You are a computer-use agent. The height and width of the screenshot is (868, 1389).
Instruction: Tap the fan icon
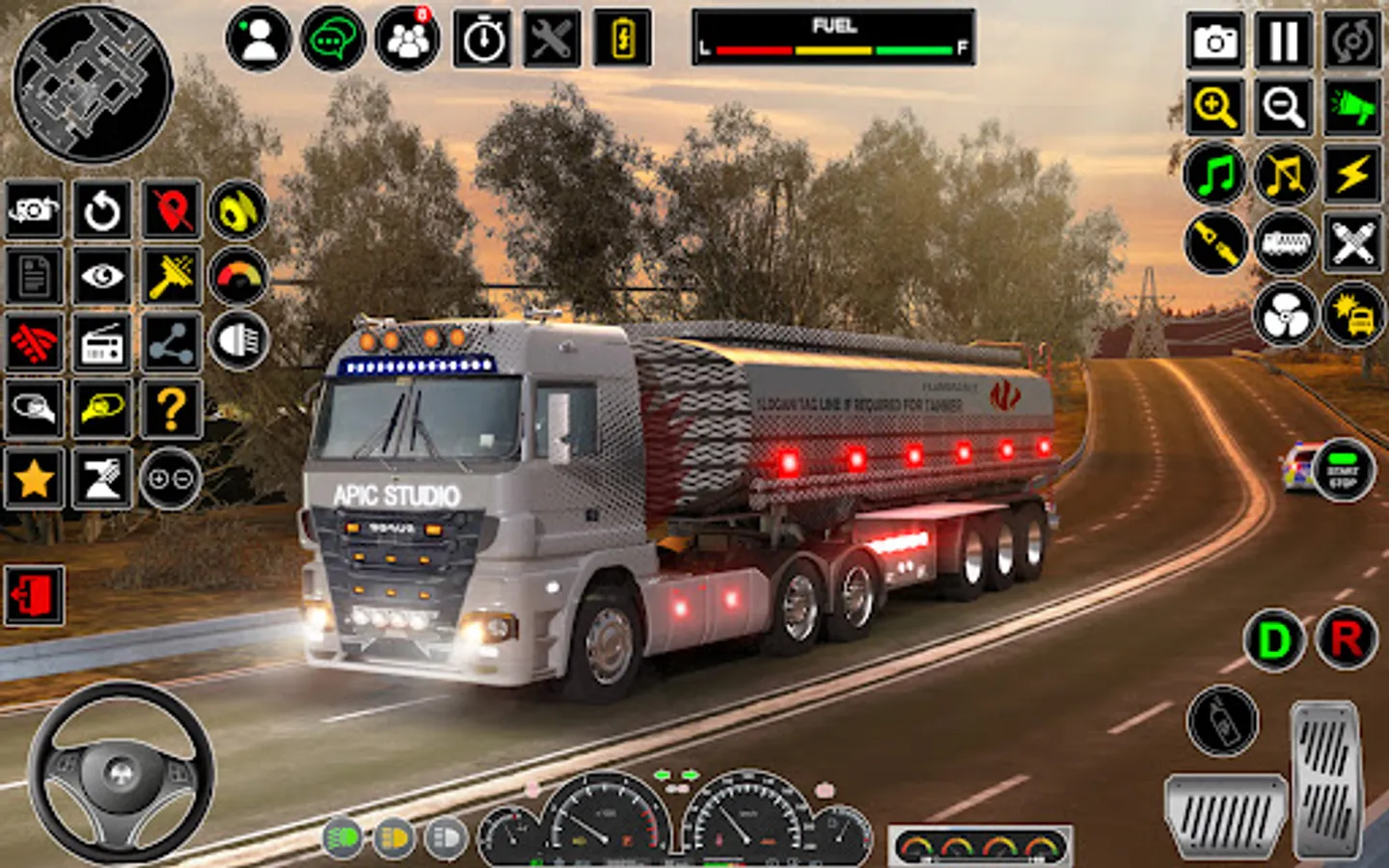[x=1284, y=314]
